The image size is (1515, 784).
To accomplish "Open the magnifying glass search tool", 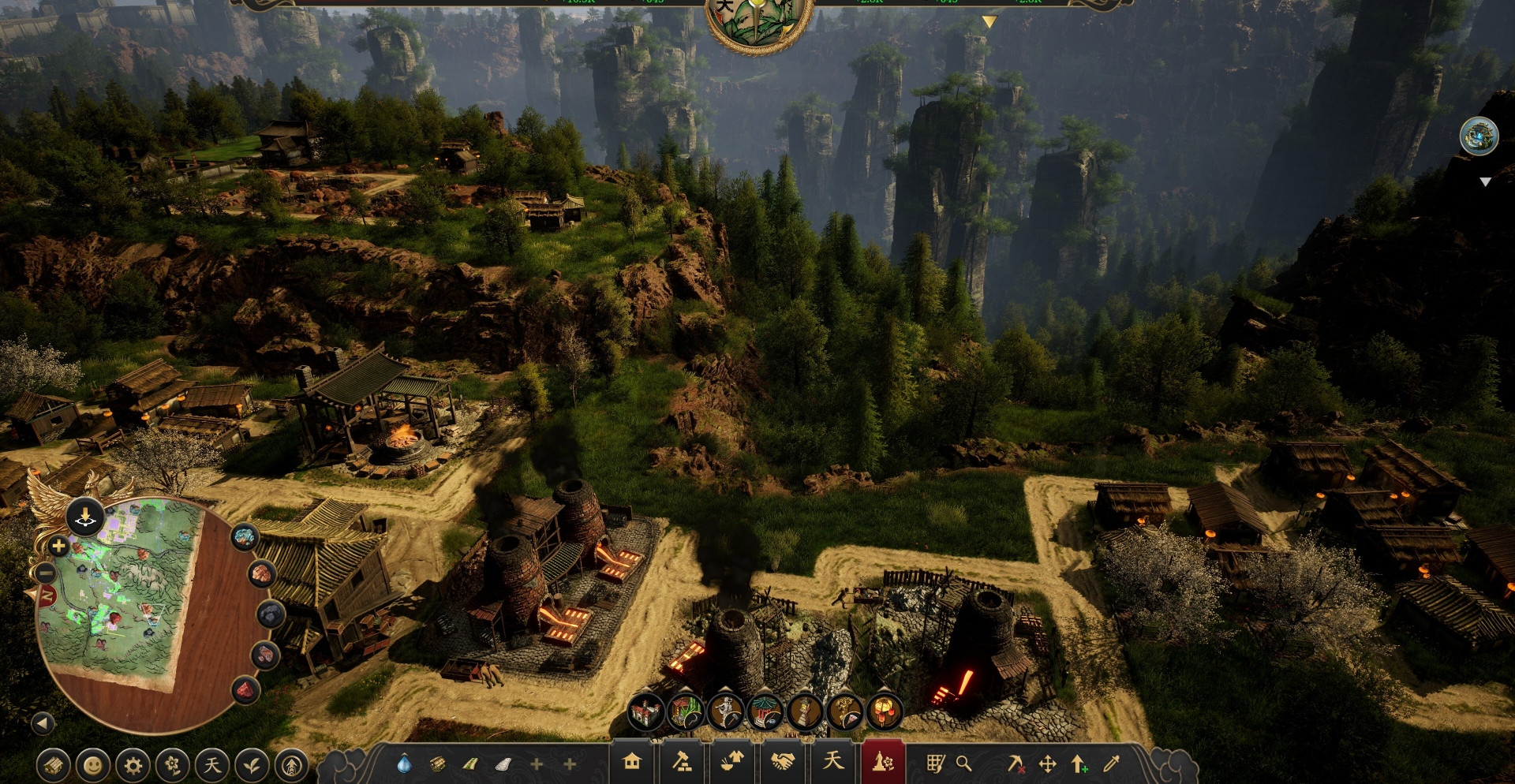I will tap(963, 763).
